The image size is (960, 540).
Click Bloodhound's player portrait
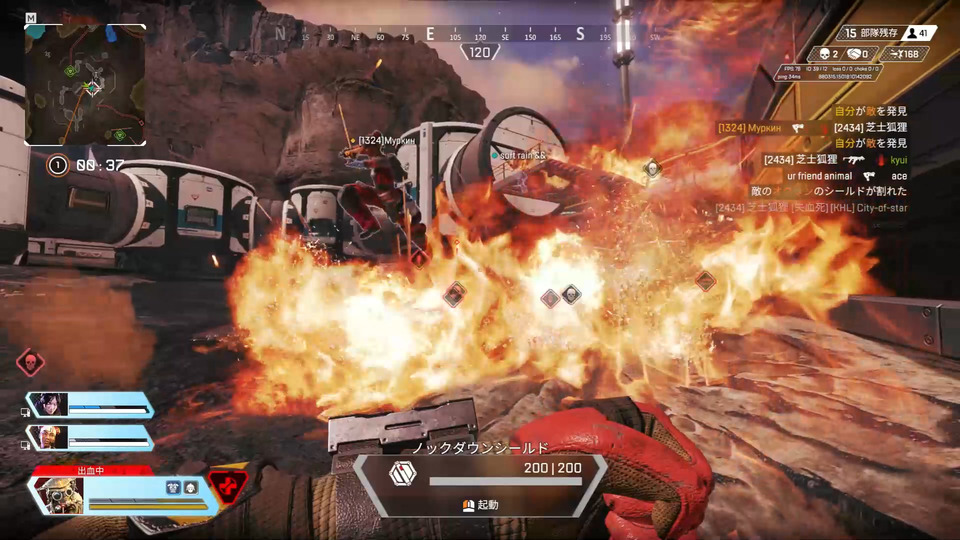click(x=56, y=495)
